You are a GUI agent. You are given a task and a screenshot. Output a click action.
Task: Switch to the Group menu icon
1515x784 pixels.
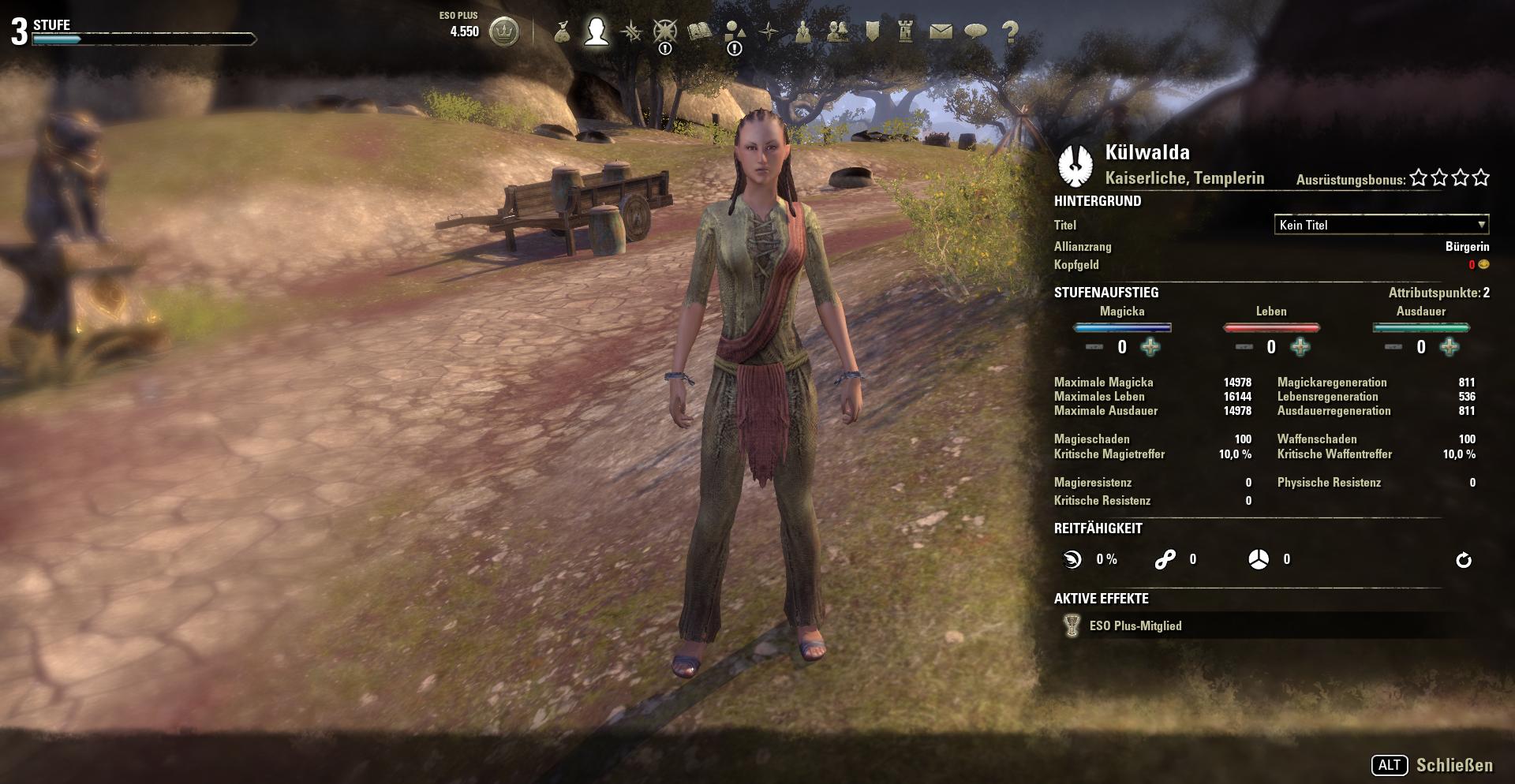(804, 30)
